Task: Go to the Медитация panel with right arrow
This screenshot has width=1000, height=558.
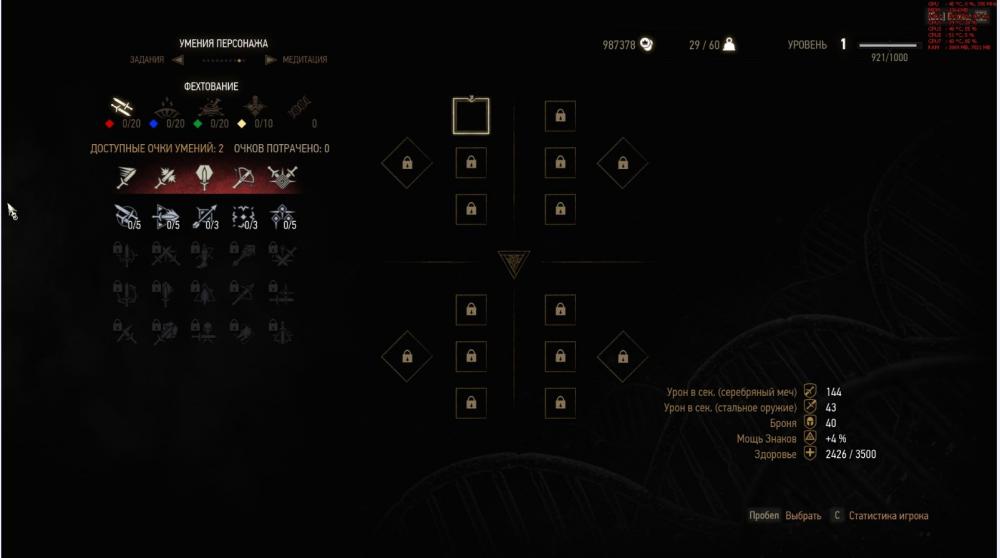Action: [271, 59]
